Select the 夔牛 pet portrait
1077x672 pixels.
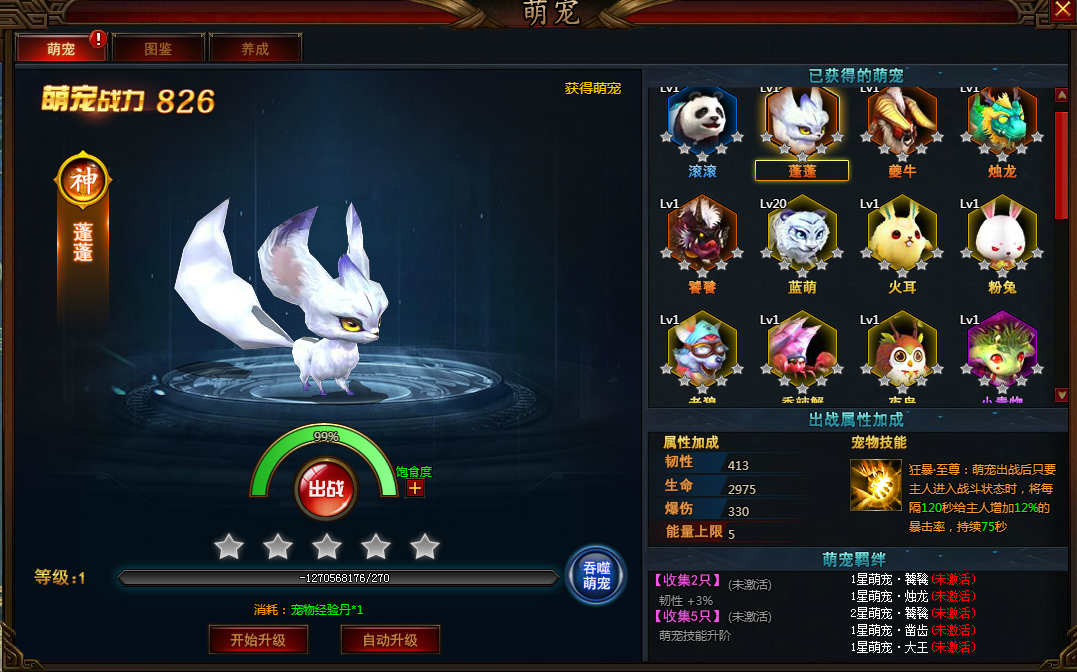902,122
